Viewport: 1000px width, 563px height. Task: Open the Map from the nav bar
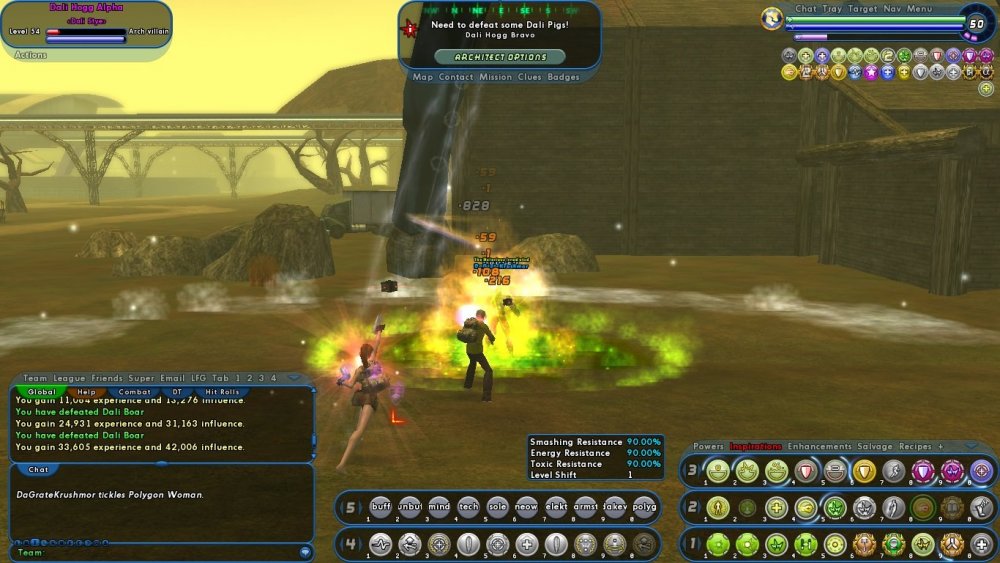(423, 77)
